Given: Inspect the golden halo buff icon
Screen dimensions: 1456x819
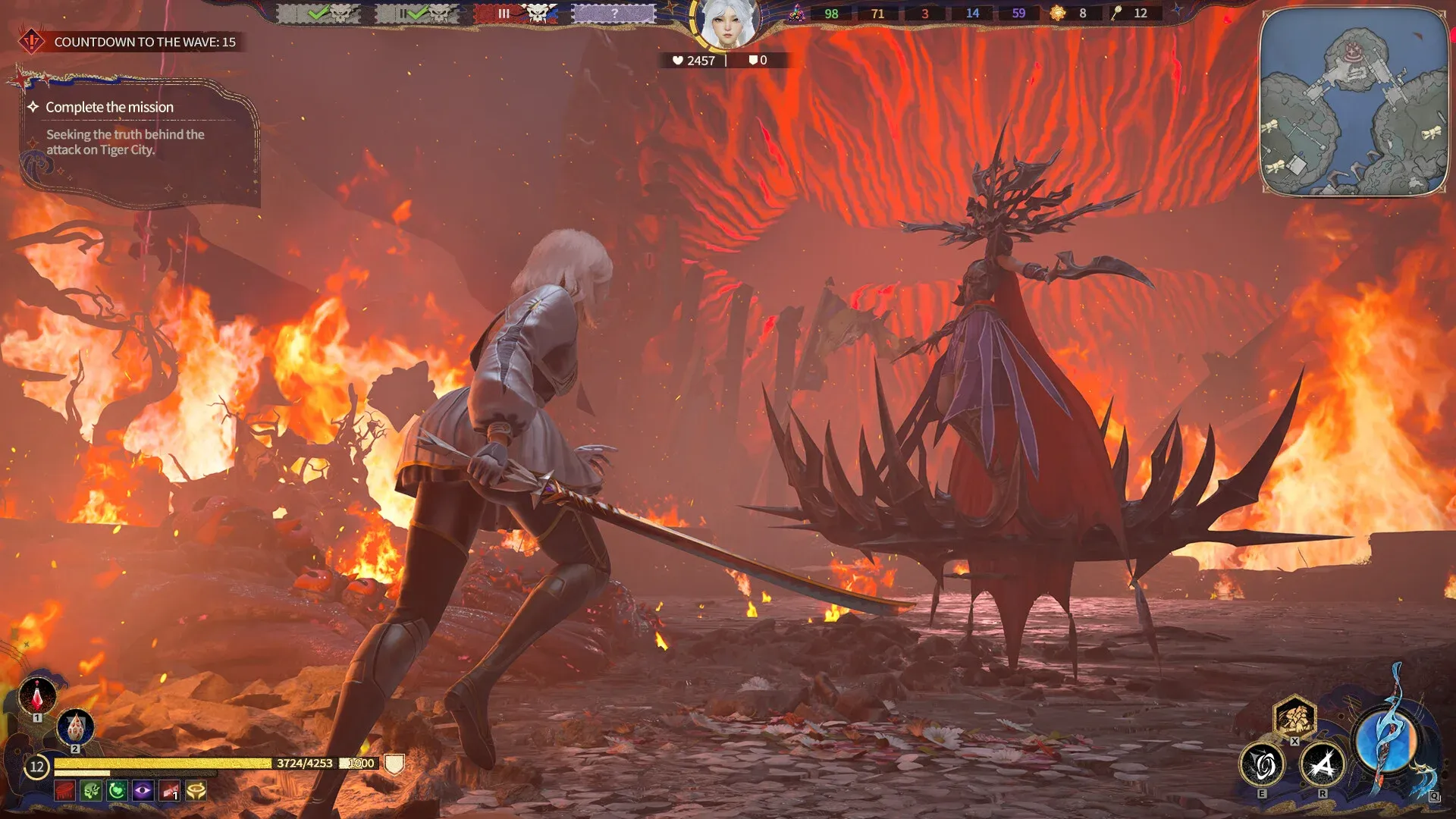Looking at the screenshot, I should (196, 791).
